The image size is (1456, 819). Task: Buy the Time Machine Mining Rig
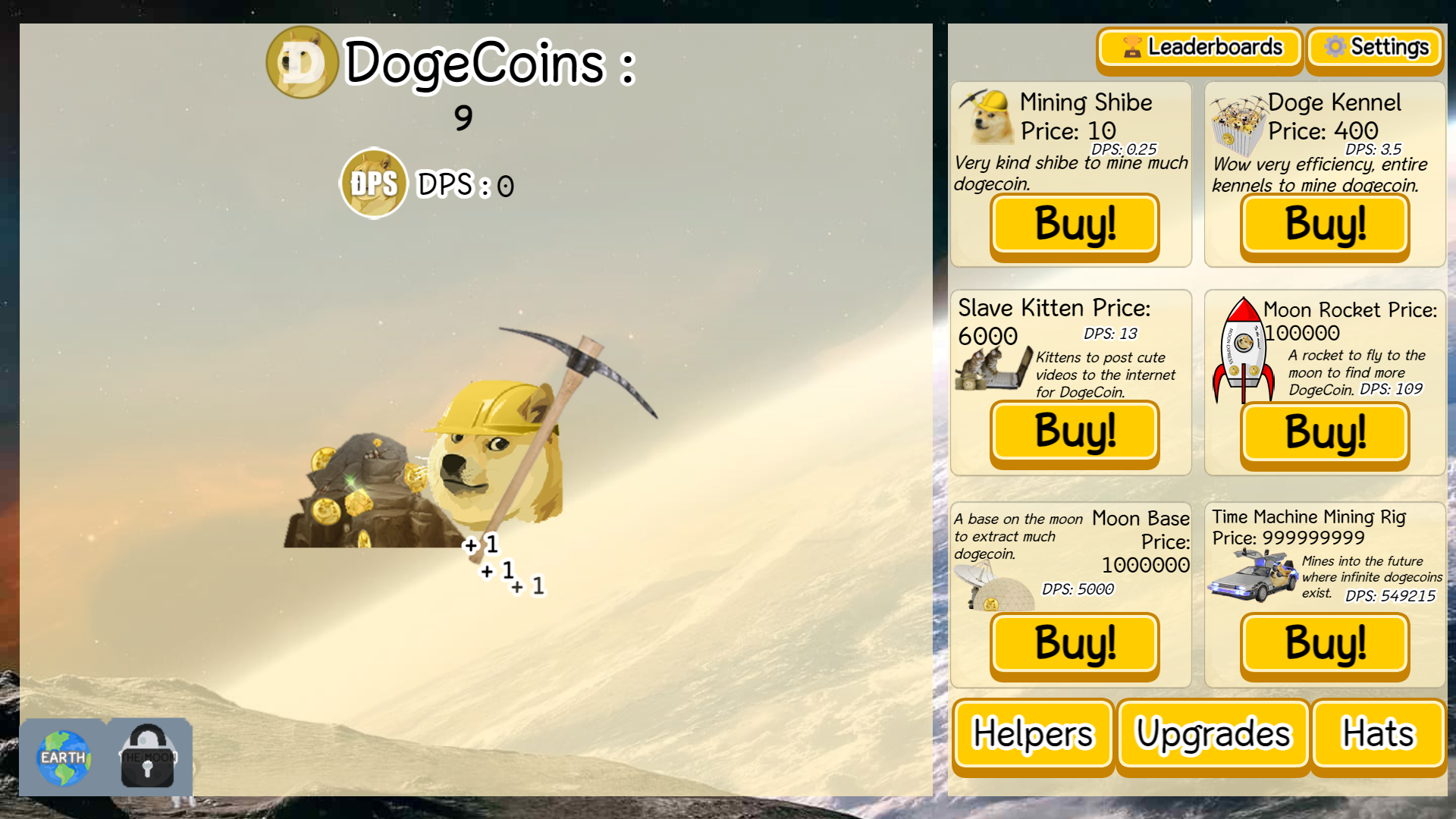tap(1323, 644)
